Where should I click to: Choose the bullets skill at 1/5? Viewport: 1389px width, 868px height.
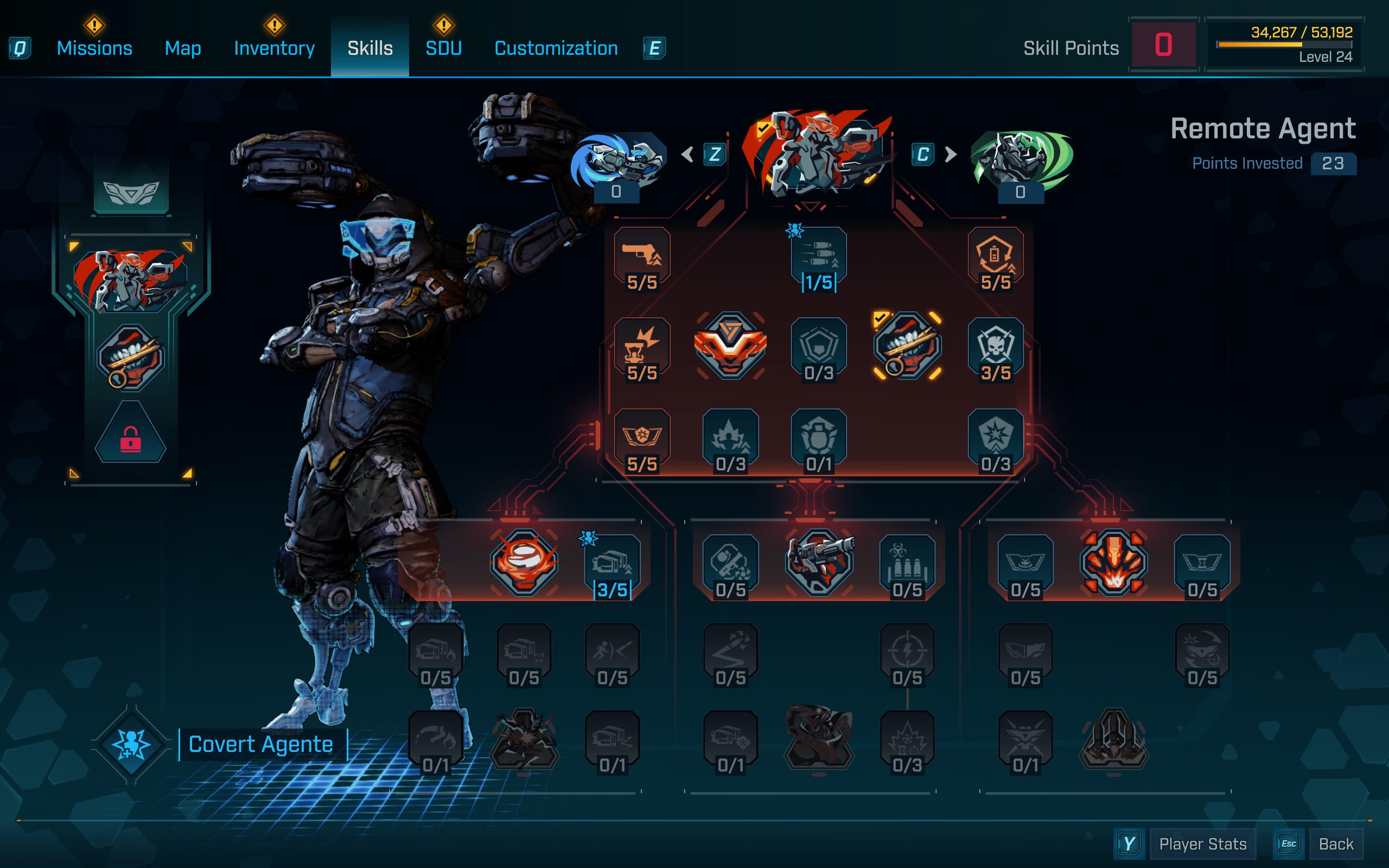(818, 258)
